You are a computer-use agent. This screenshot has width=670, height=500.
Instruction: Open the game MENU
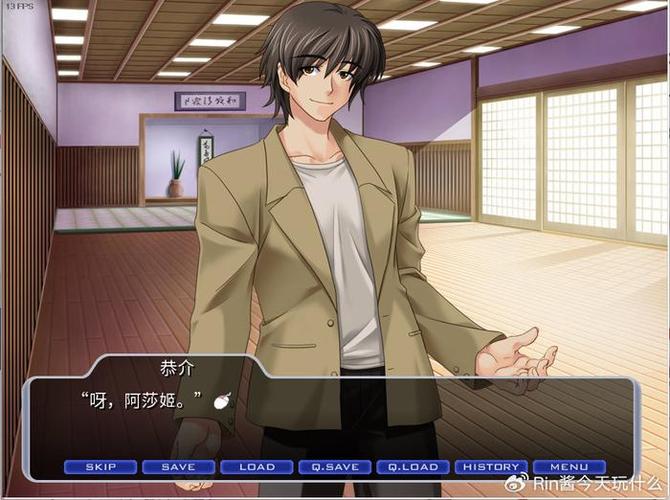click(569, 467)
